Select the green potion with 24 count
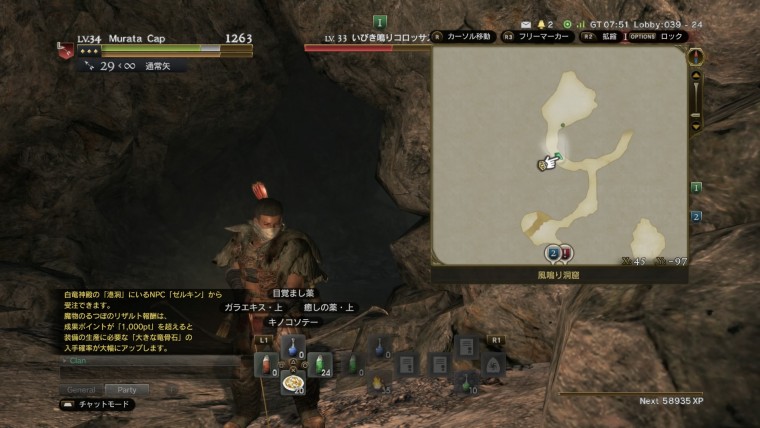This screenshot has width=760, height=428. click(x=320, y=366)
